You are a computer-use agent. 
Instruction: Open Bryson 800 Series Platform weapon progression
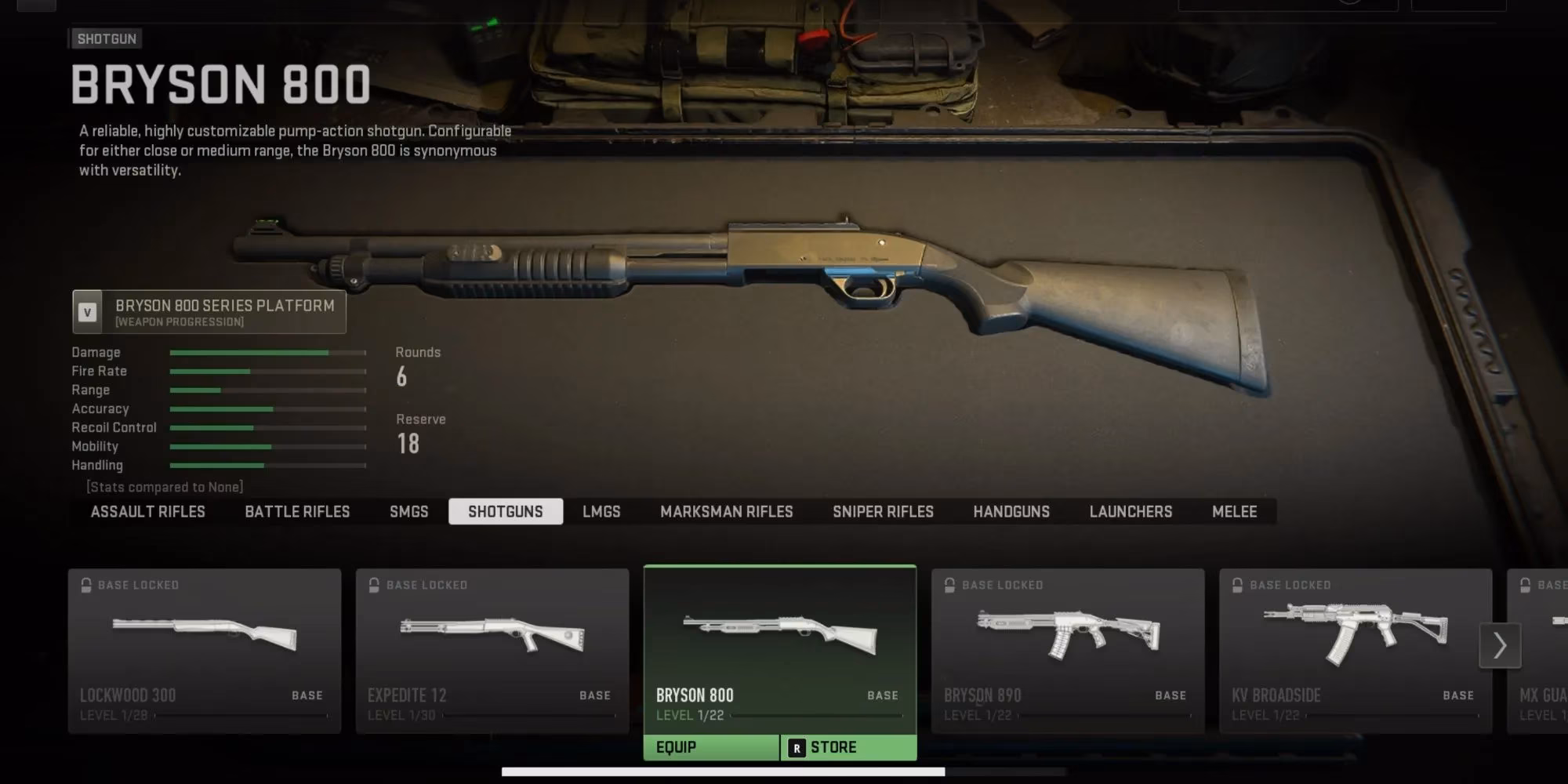pyautogui.click(x=209, y=312)
